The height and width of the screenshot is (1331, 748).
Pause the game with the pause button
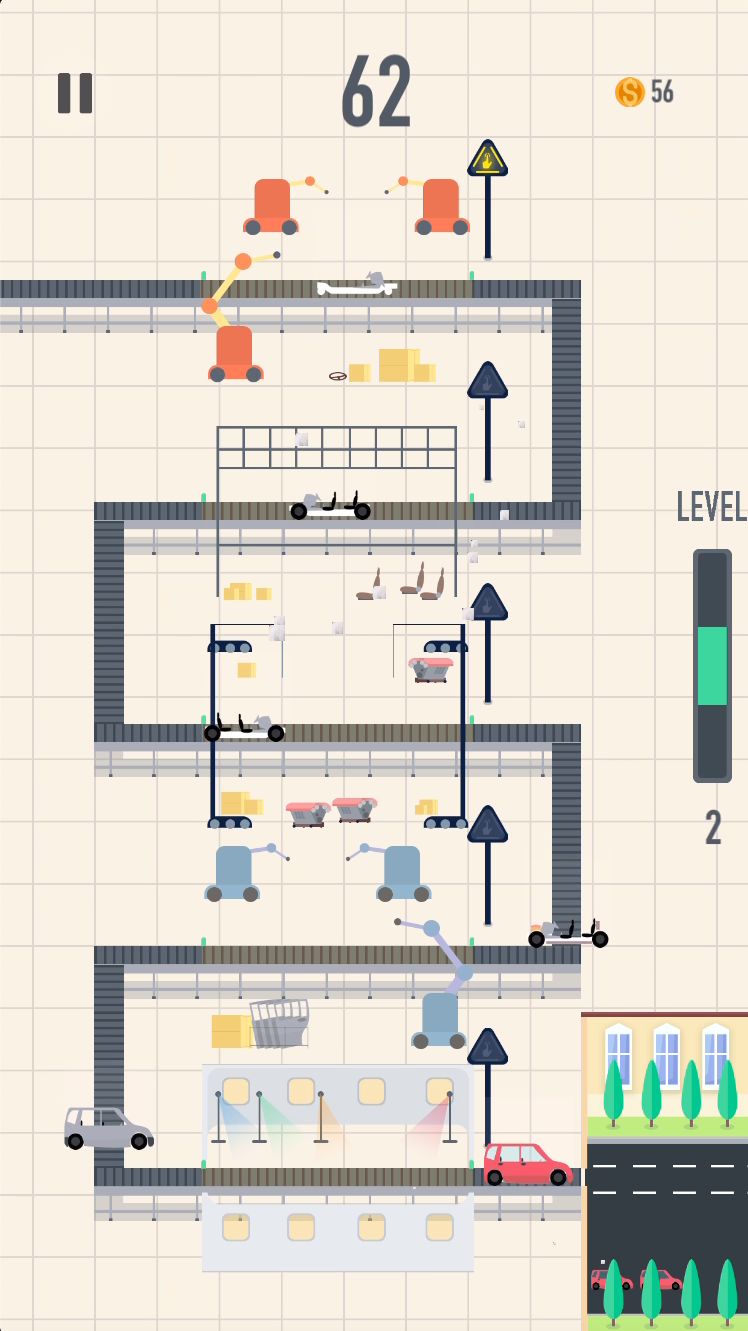[75, 93]
